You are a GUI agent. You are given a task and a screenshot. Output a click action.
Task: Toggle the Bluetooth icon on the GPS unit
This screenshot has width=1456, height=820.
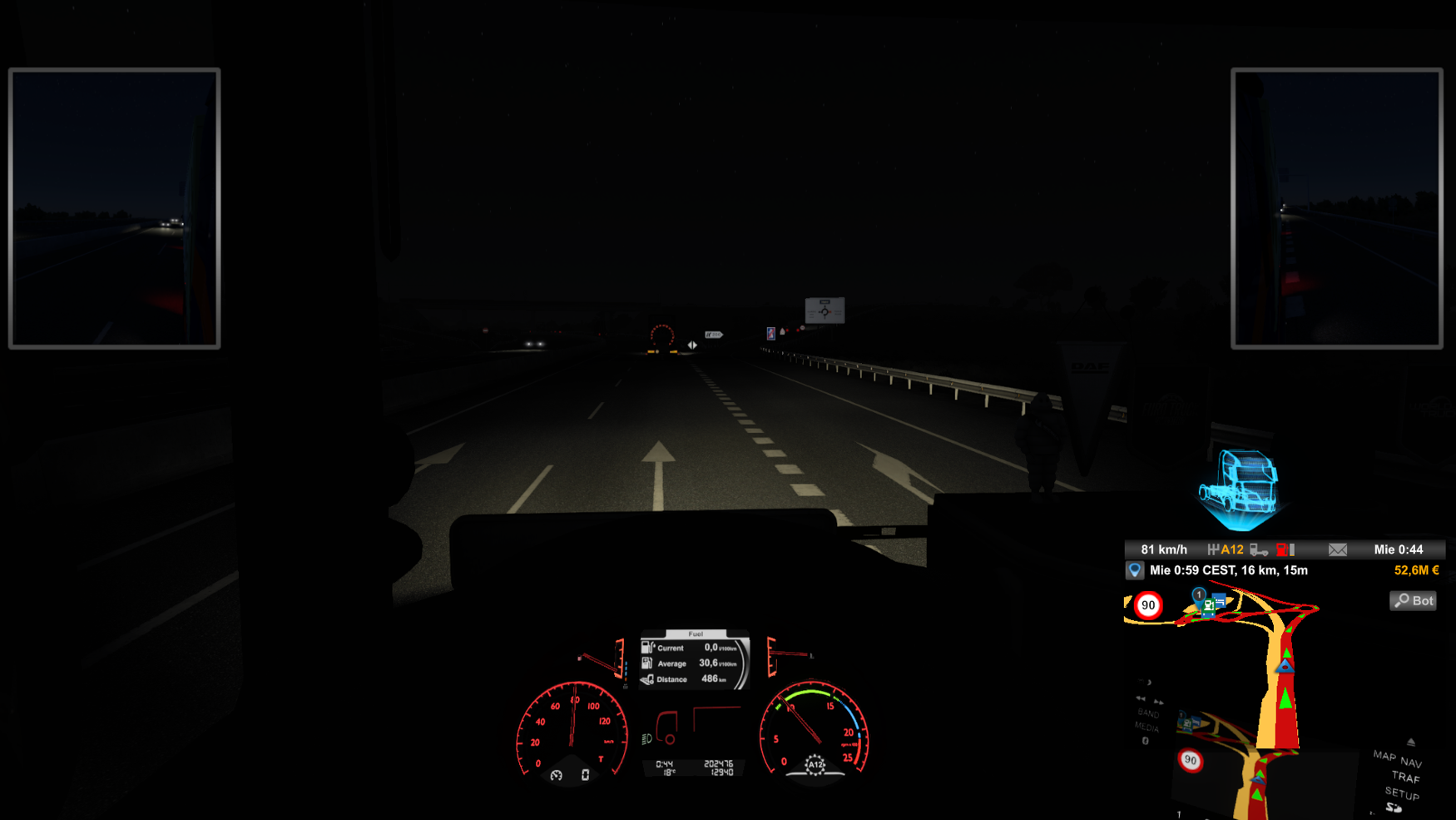[1145, 740]
